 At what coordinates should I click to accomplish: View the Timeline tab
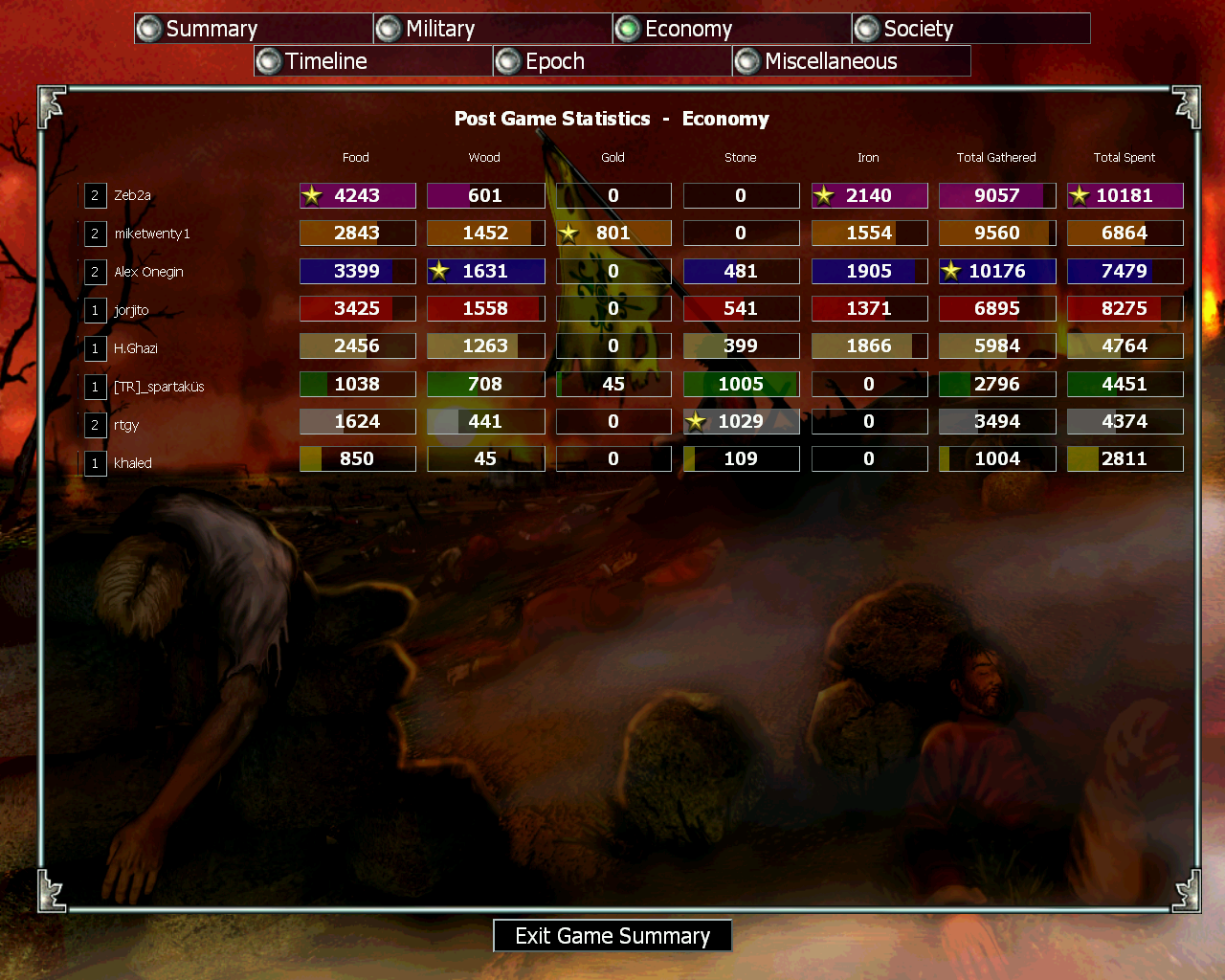tap(372, 61)
